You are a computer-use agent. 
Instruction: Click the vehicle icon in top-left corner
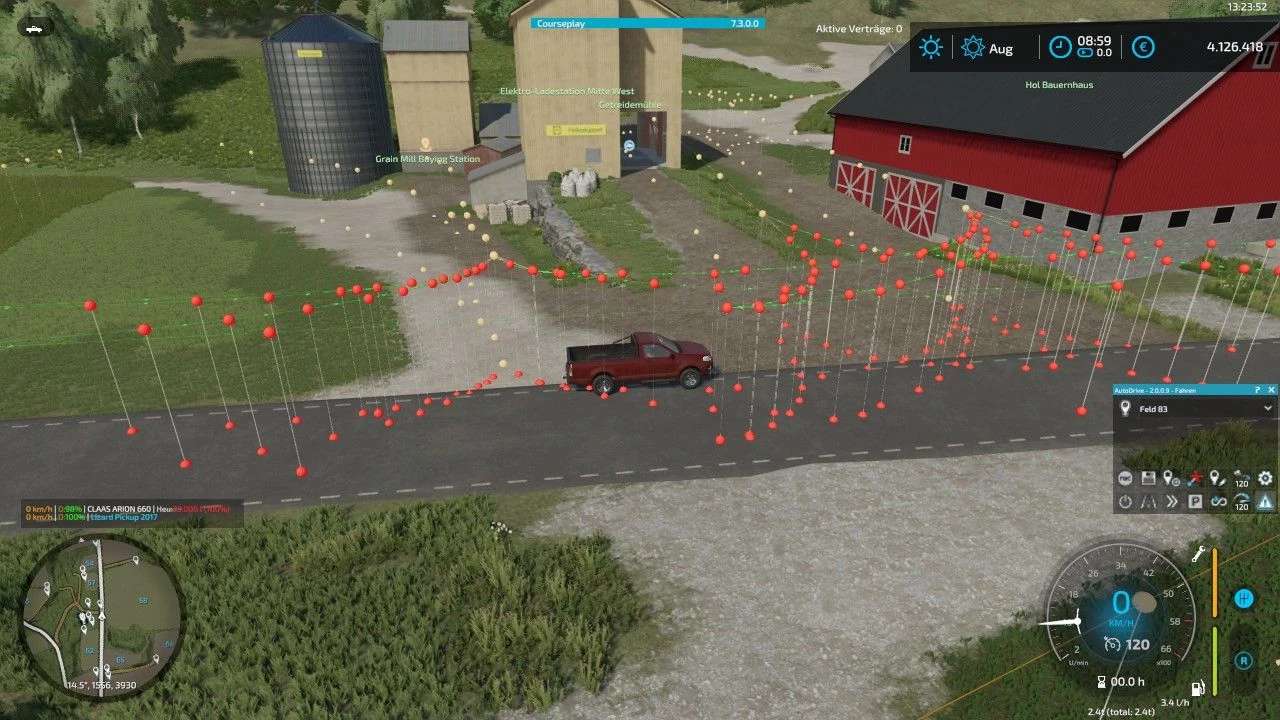coord(34,29)
